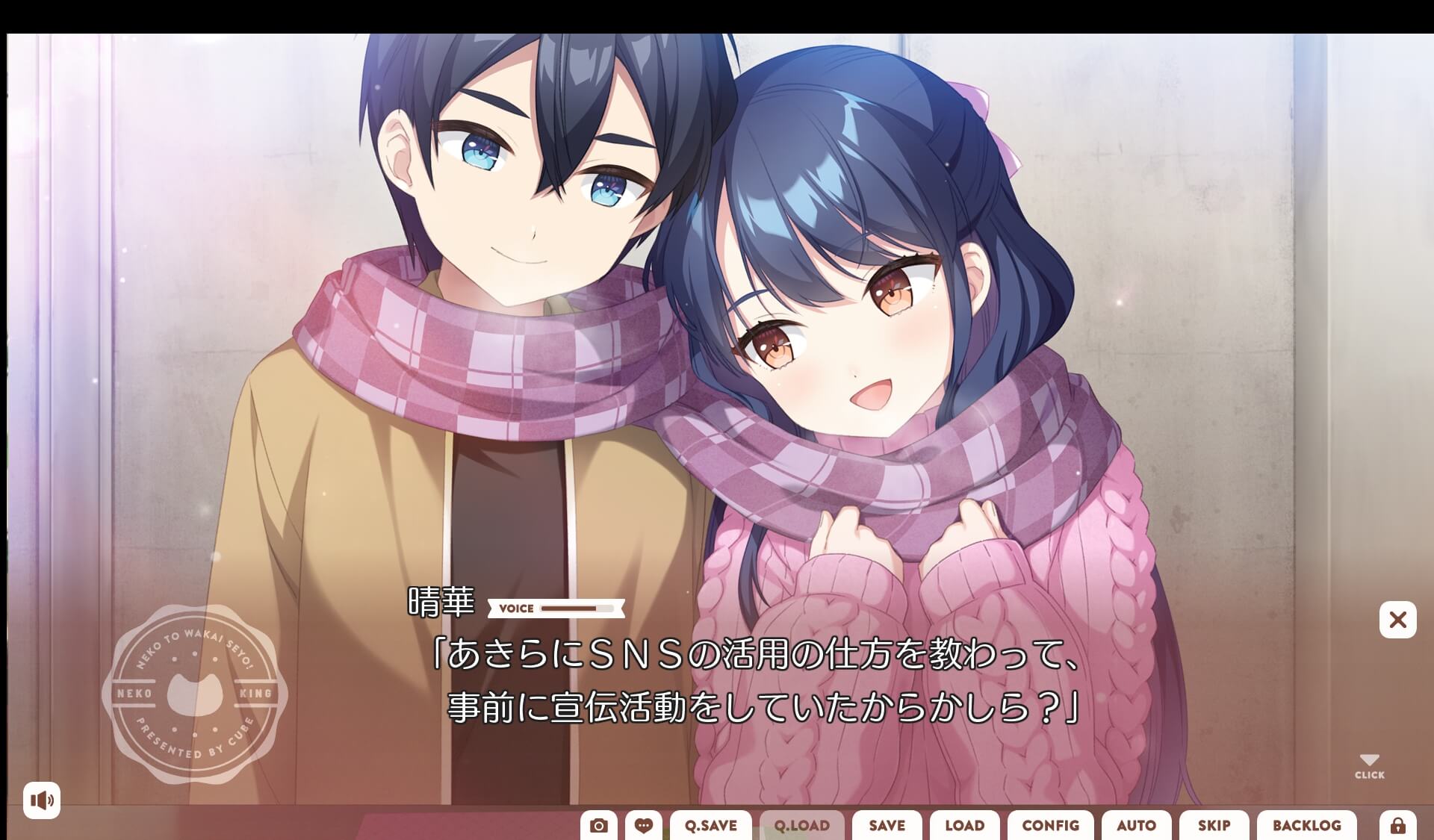Perform a quick save with Q.SAVE
This screenshot has width=1434, height=840.
pyautogui.click(x=711, y=827)
